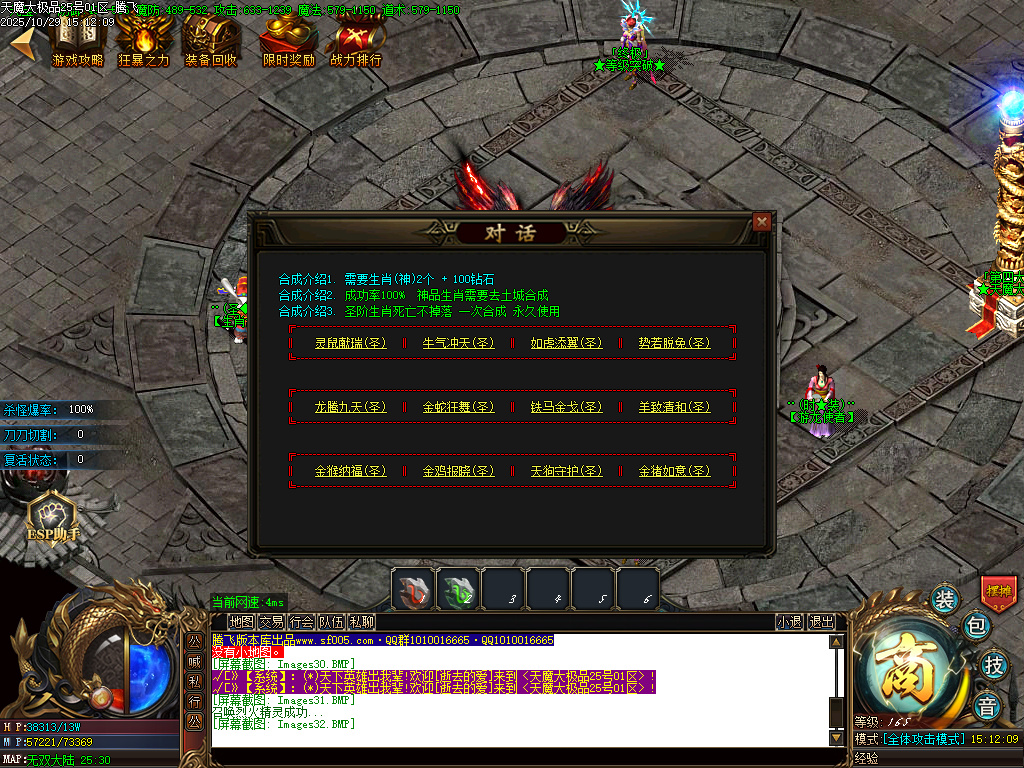Open the 摆摊 stall button
The width and height of the screenshot is (1024, 768).
(x=998, y=591)
